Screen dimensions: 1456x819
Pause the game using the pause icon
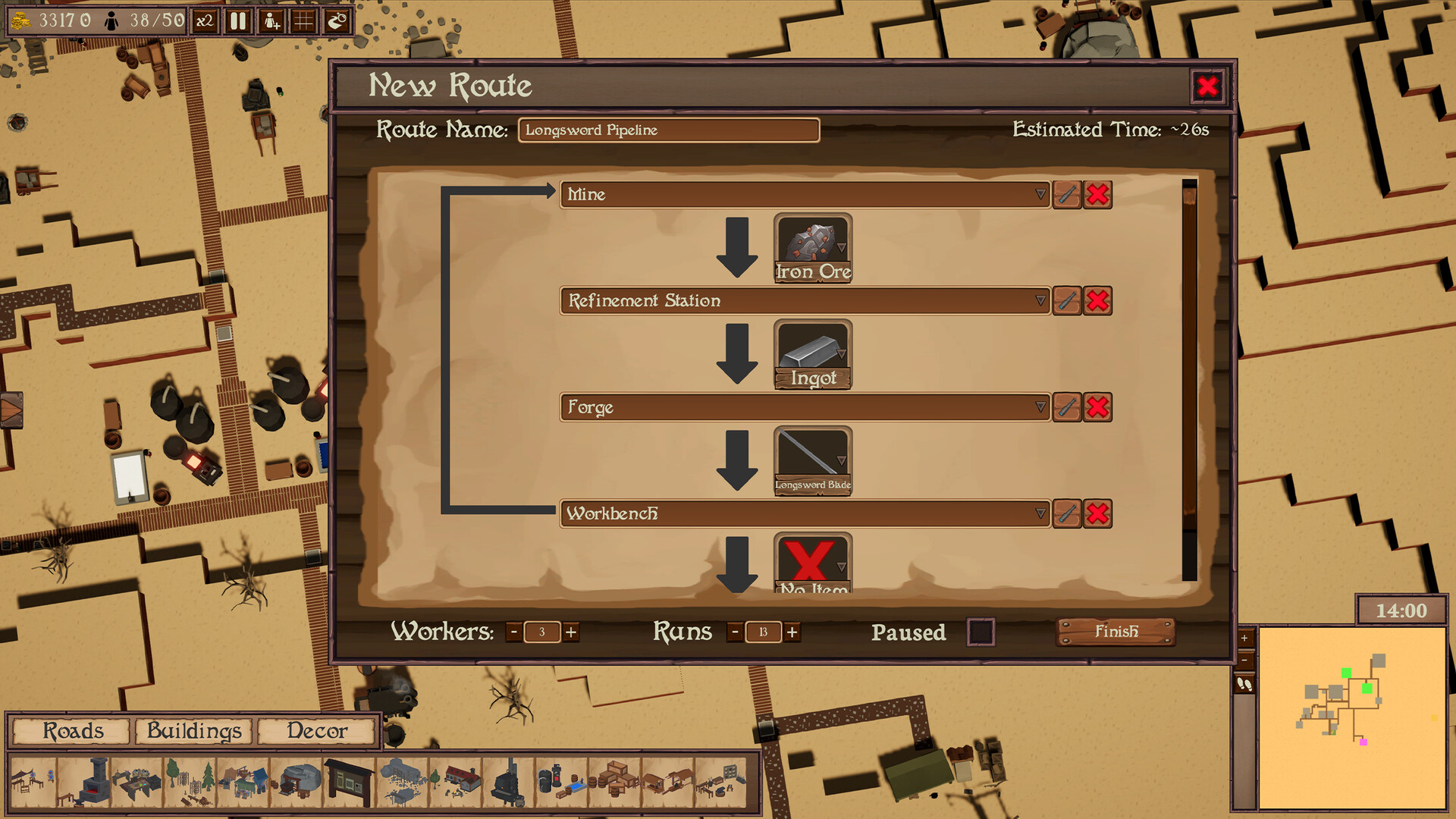coord(237,21)
